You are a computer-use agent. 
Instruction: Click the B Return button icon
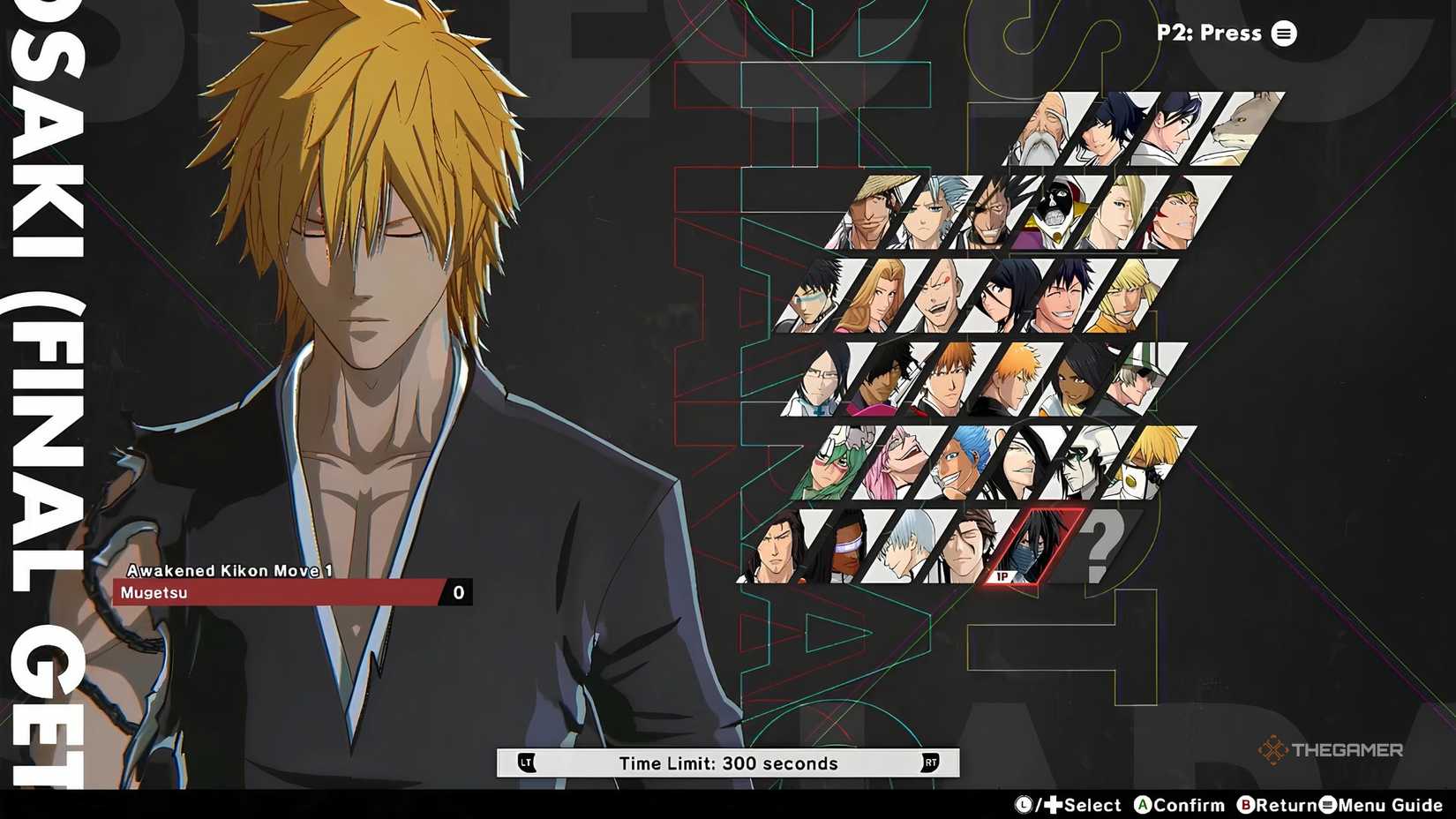tap(1246, 806)
